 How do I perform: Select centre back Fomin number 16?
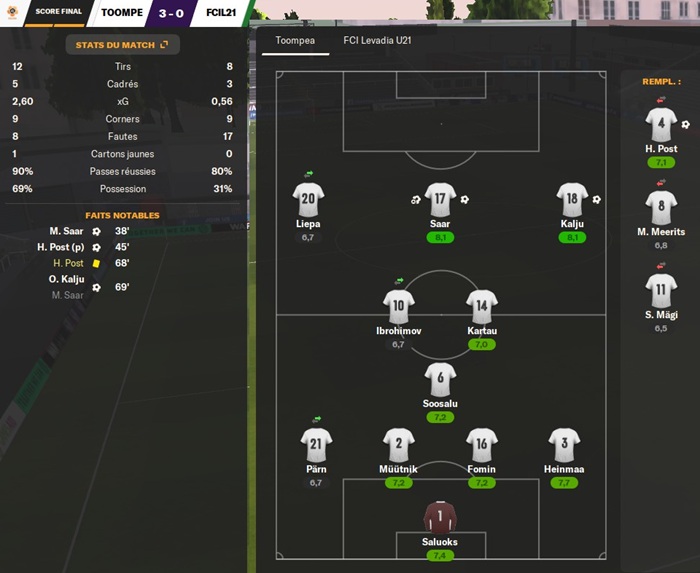(x=481, y=445)
